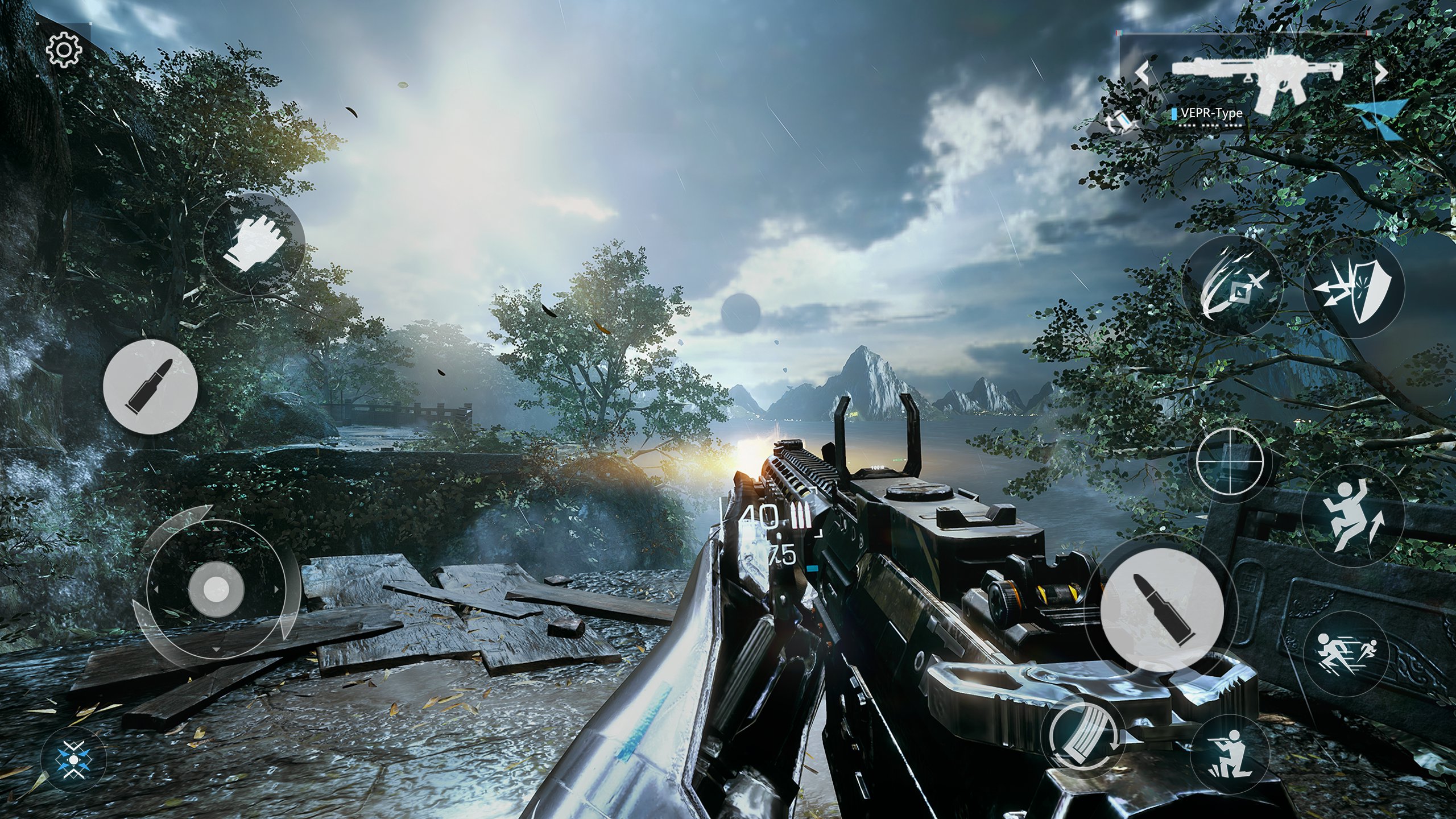Switch to previous weapon with left chevron

tap(1142, 72)
